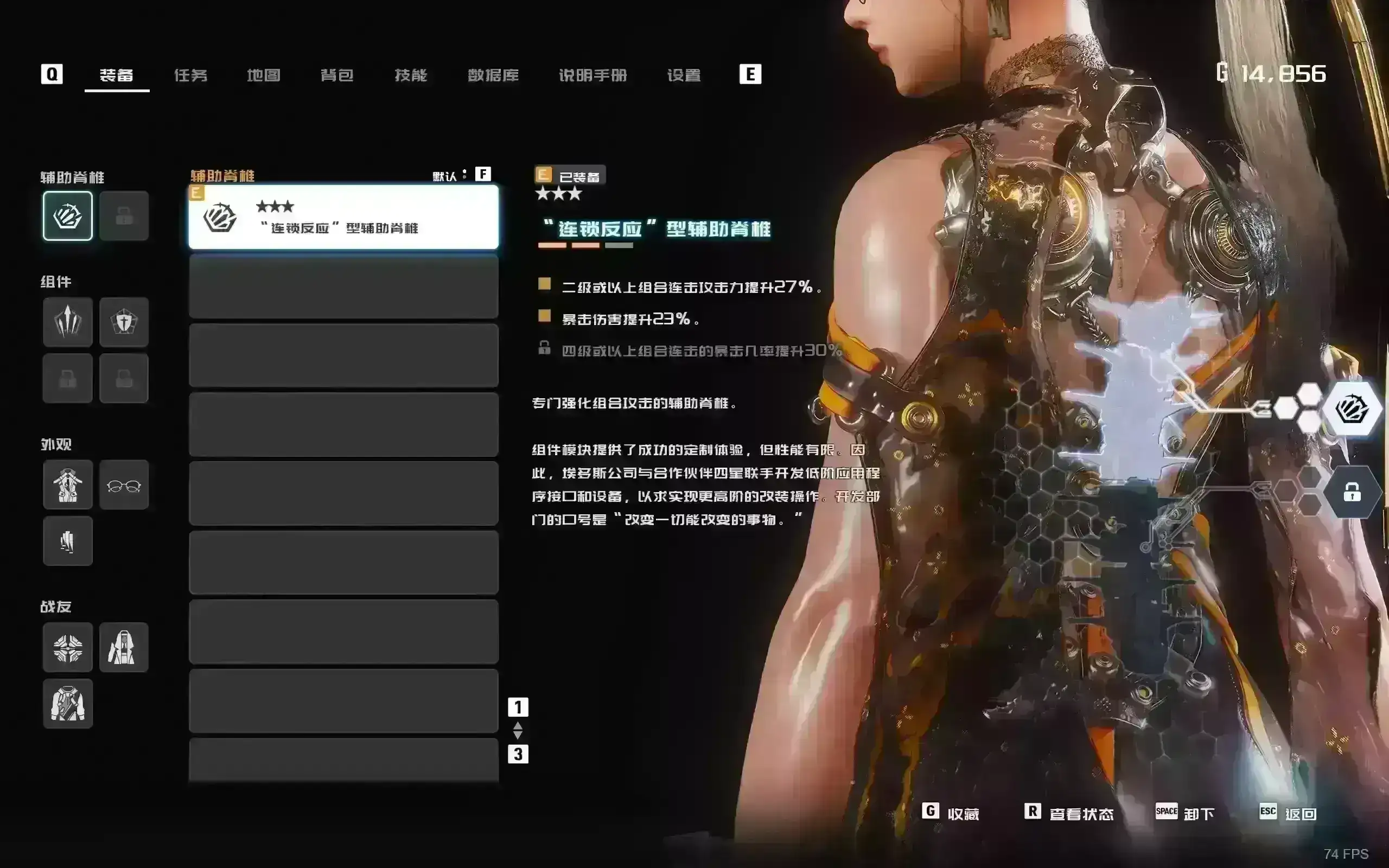Click the 返回 back button
Image resolution: width=1389 pixels, height=868 pixels.
point(1289,813)
